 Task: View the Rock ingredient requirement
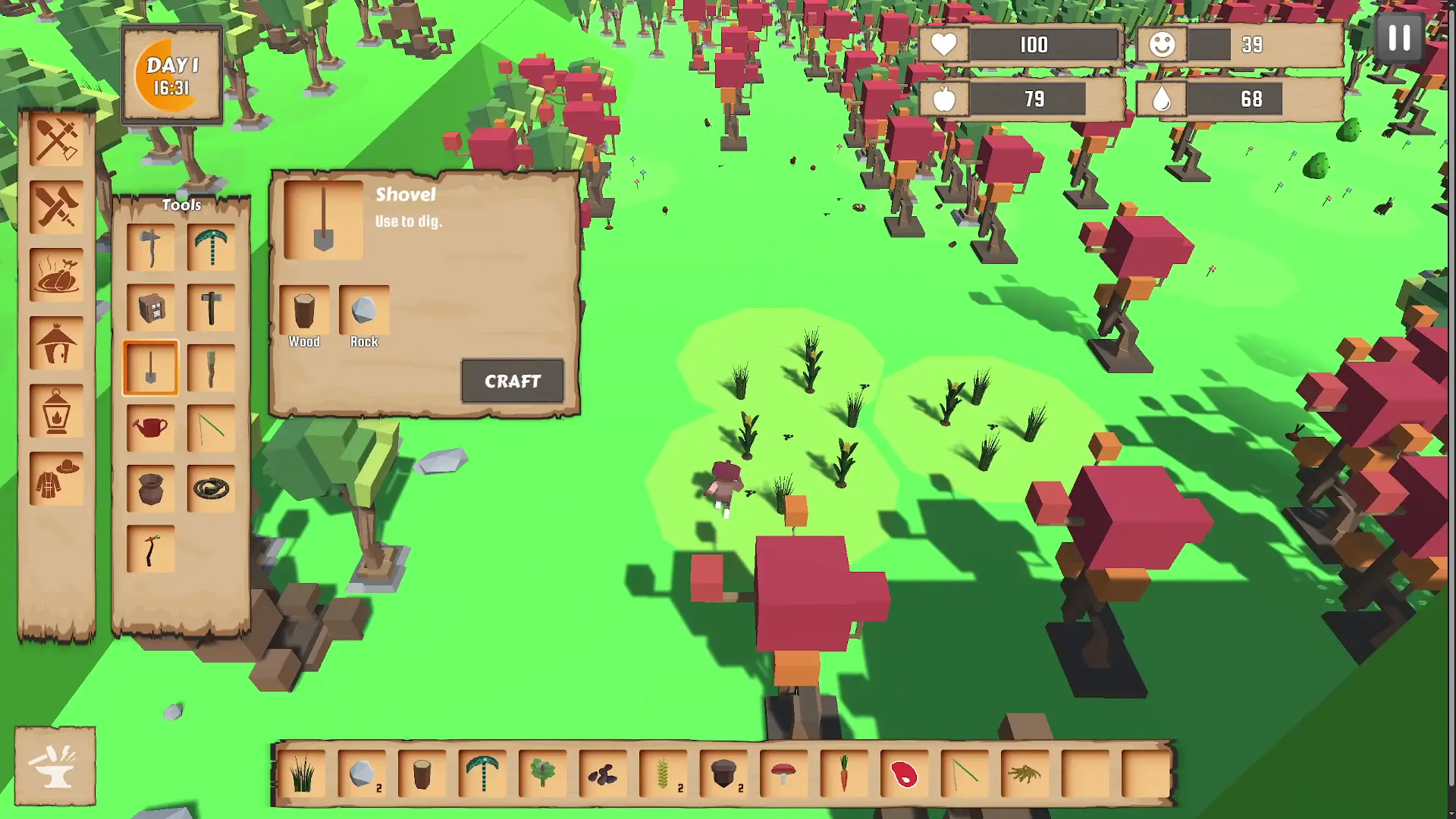[x=363, y=311]
